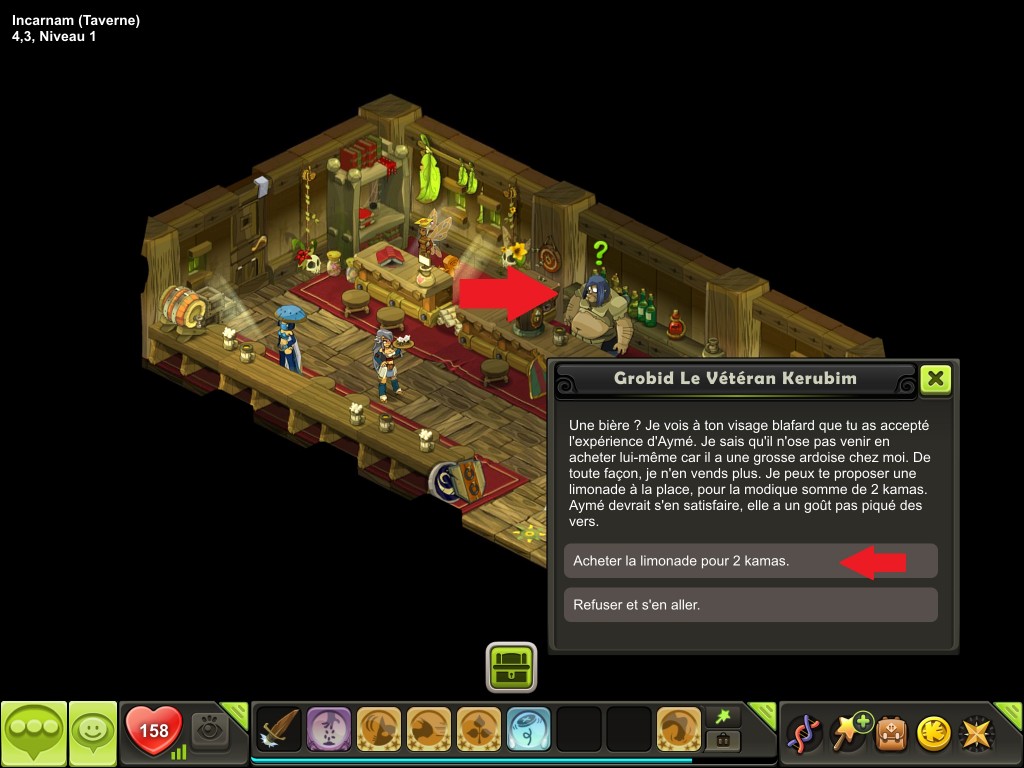The height and width of the screenshot is (768, 1024).
Task: Select the feather-sword weapon slot
Action: click(x=279, y=731)
